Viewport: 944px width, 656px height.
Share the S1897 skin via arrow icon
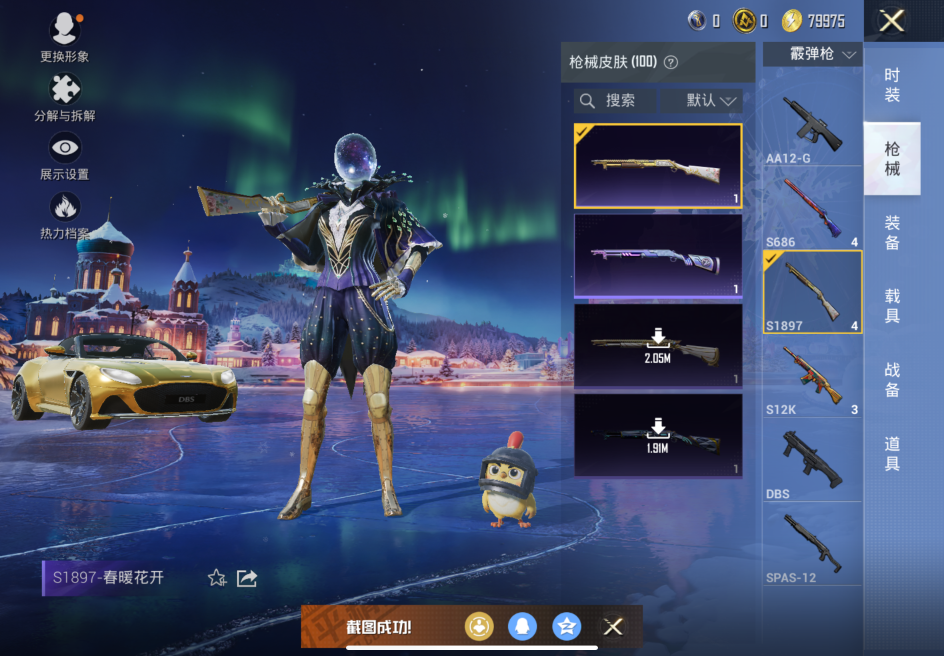pos(247,578)
